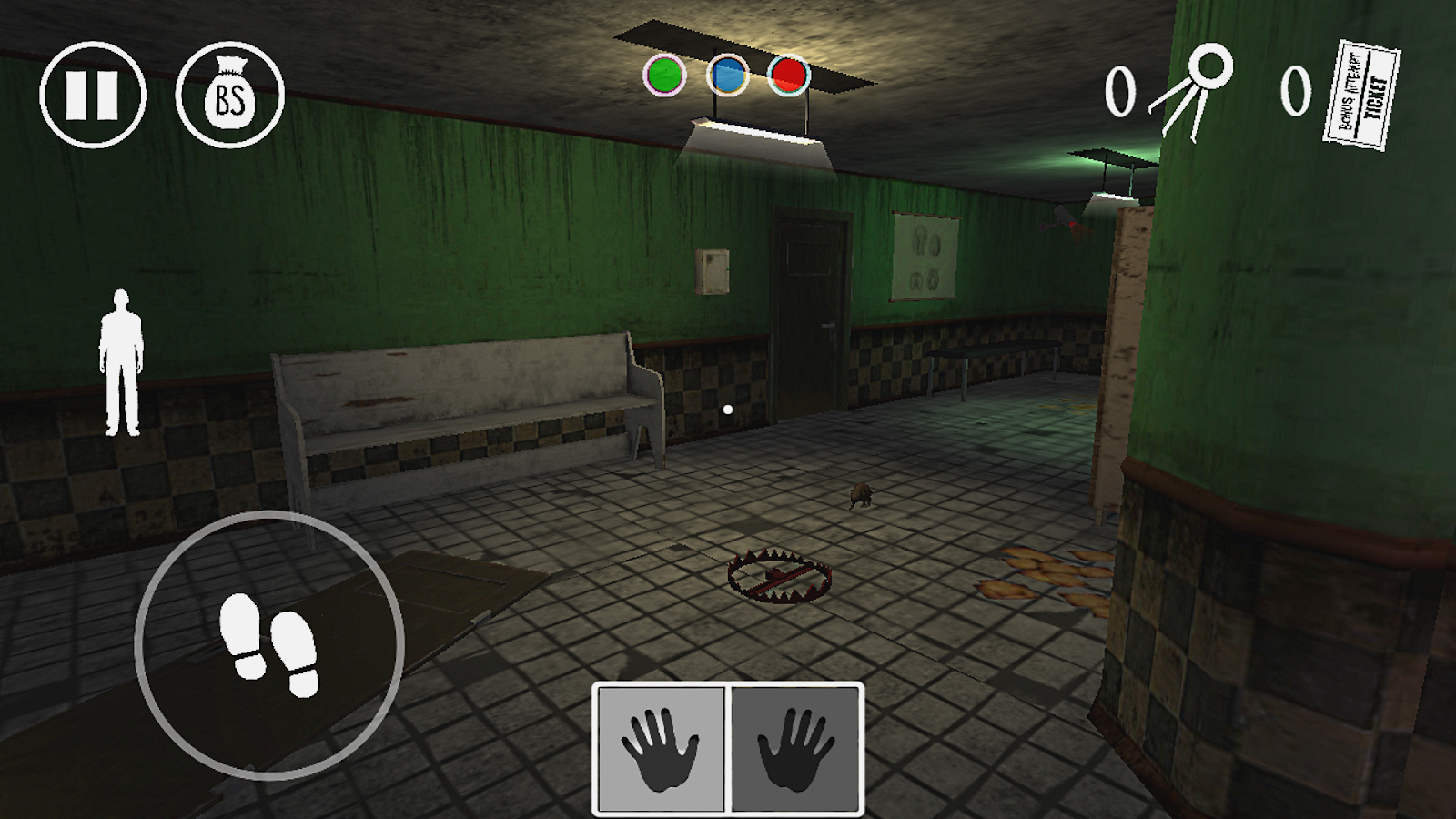Tap the footsteps movement pad
Viewport: 1456px width, 819px height.
[269, 644]
